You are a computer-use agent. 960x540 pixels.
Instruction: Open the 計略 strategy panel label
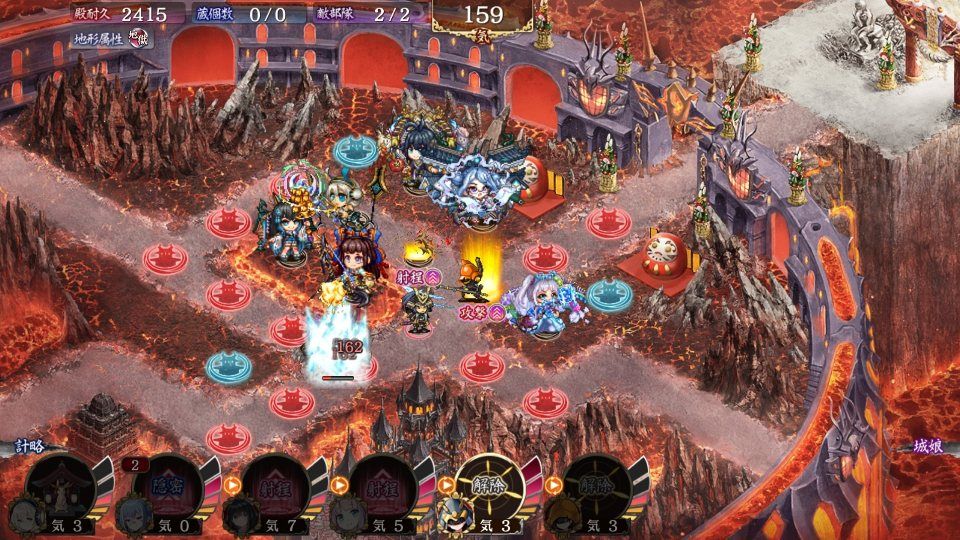click(28, 446)
